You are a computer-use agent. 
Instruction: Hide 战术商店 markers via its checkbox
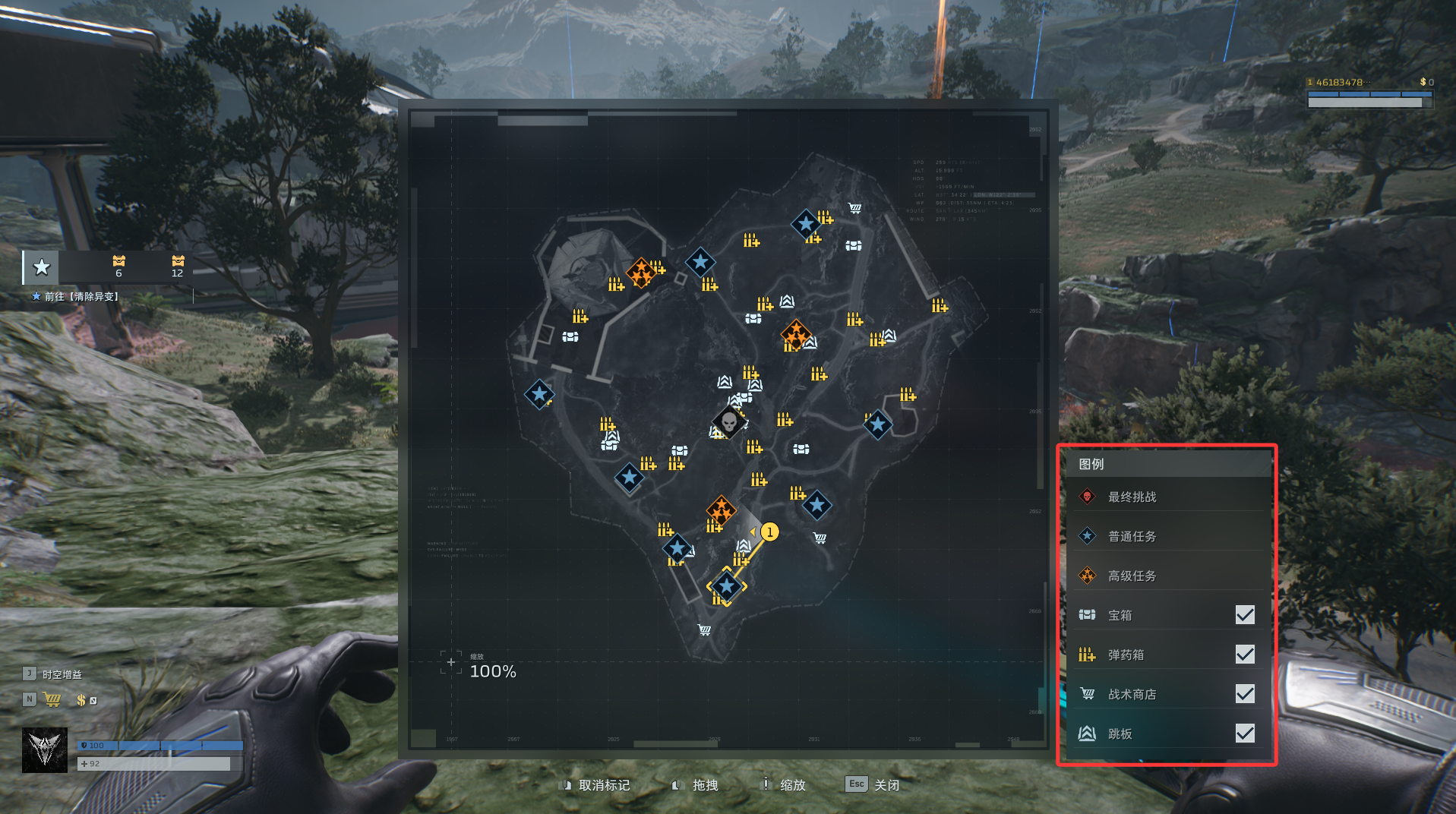pyautogui.click(x=1244, y=693)
